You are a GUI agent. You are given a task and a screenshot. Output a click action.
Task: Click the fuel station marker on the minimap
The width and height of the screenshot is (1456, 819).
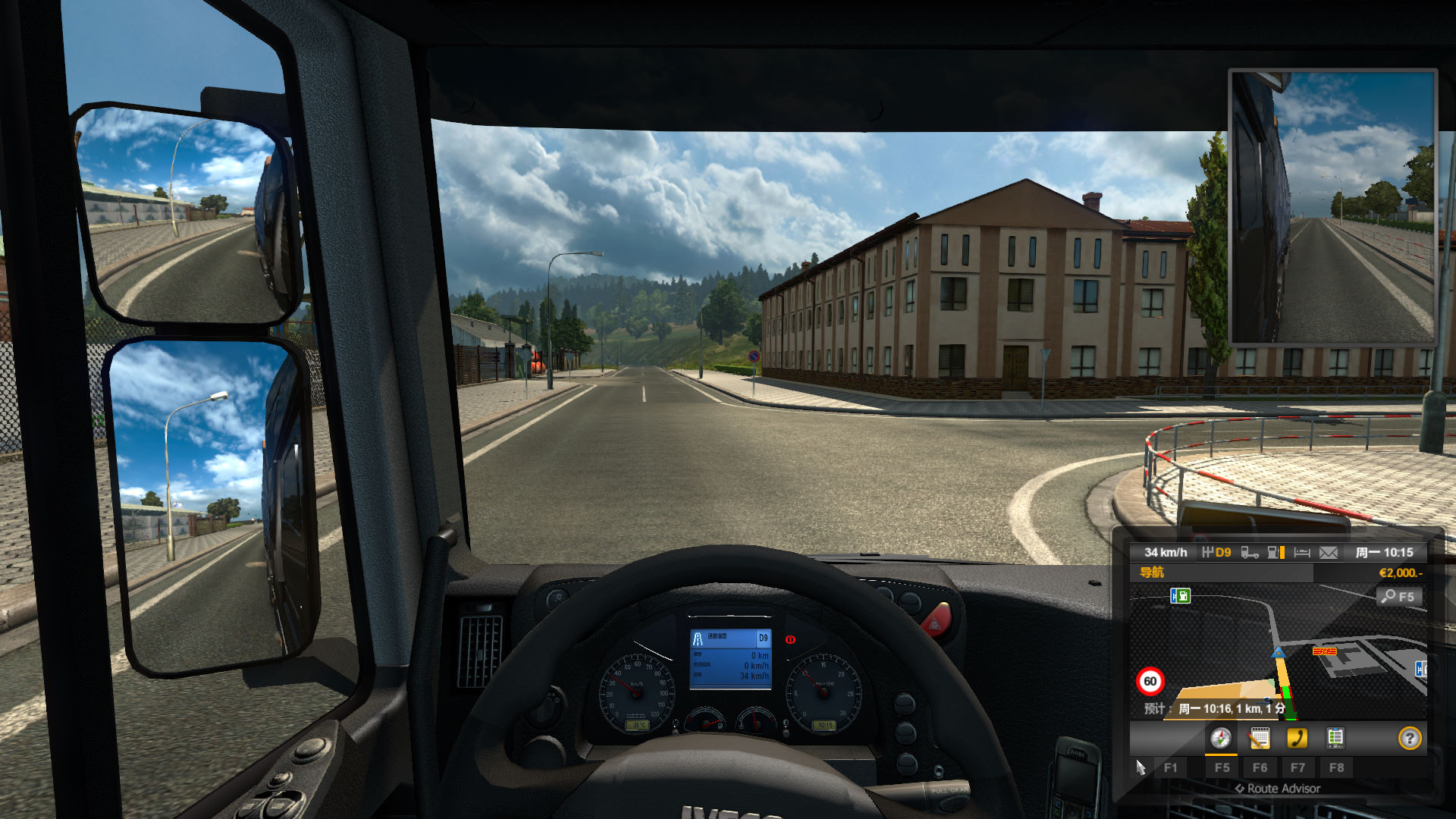click(1180, 595)
